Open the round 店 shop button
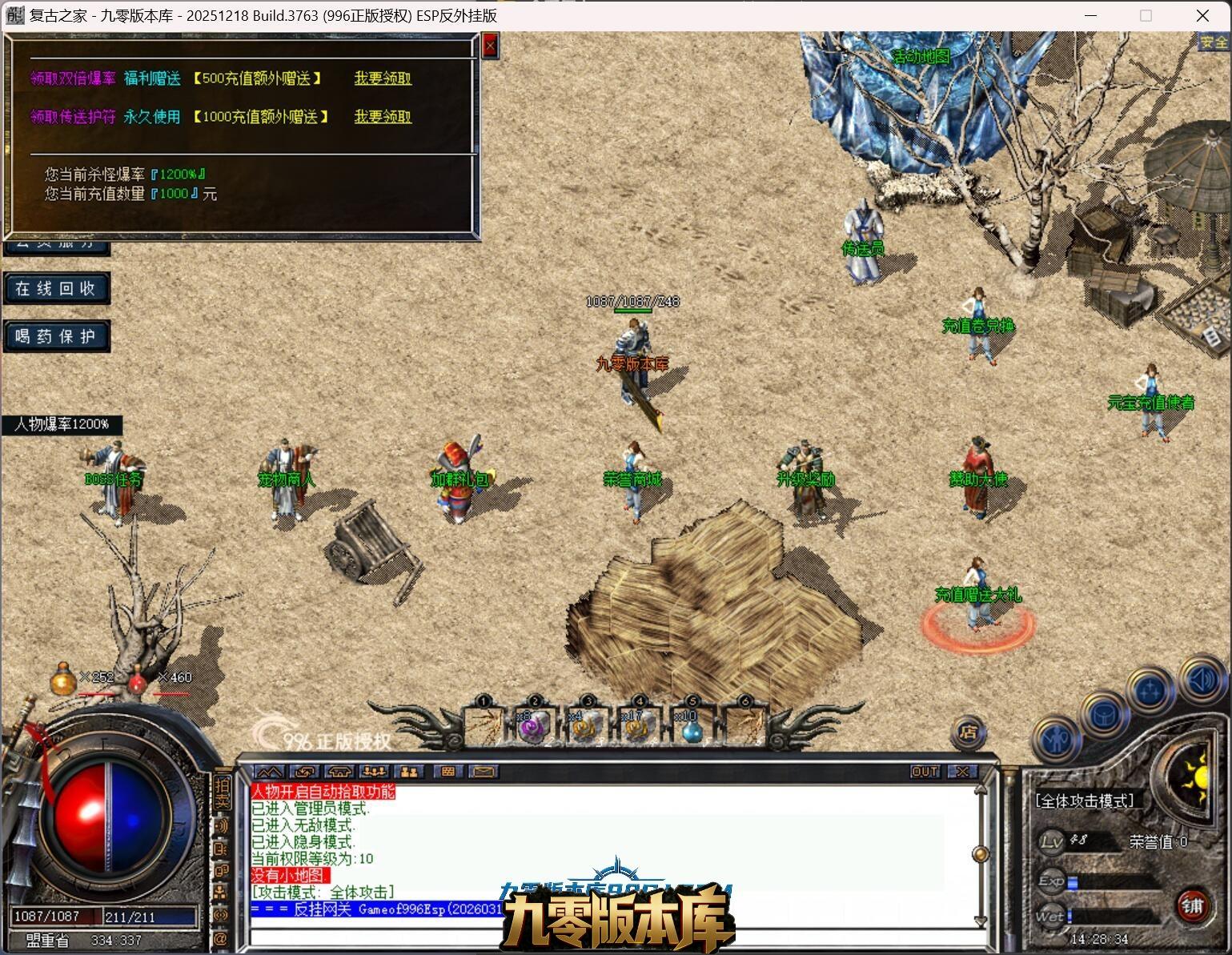Screen dimensions: 1232x955 969,731
